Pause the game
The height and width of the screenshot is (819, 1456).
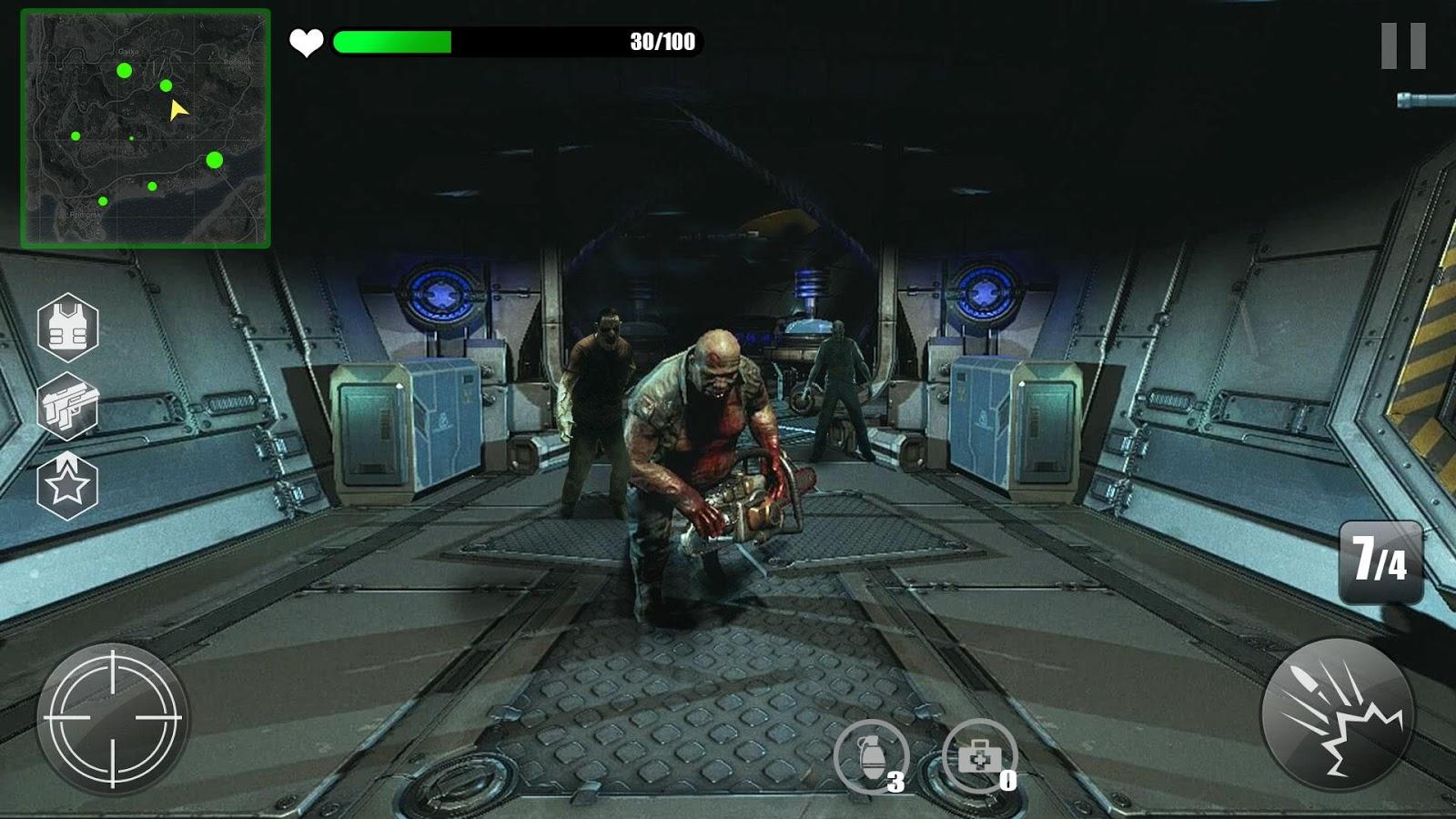(1402, 45)
